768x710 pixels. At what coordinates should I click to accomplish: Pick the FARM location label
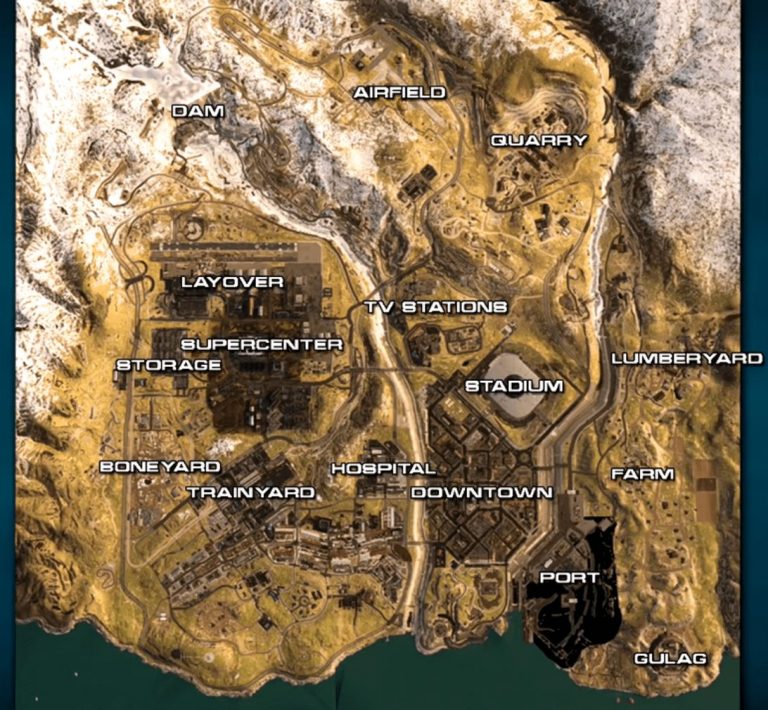coord(642,473)
